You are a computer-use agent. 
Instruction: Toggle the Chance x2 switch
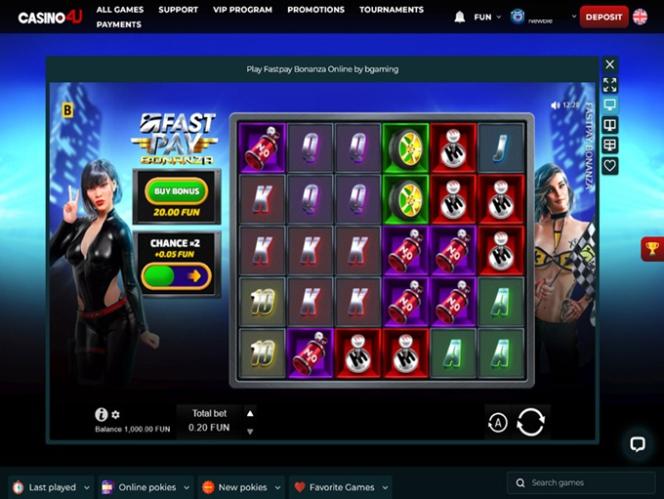[176, 275]
